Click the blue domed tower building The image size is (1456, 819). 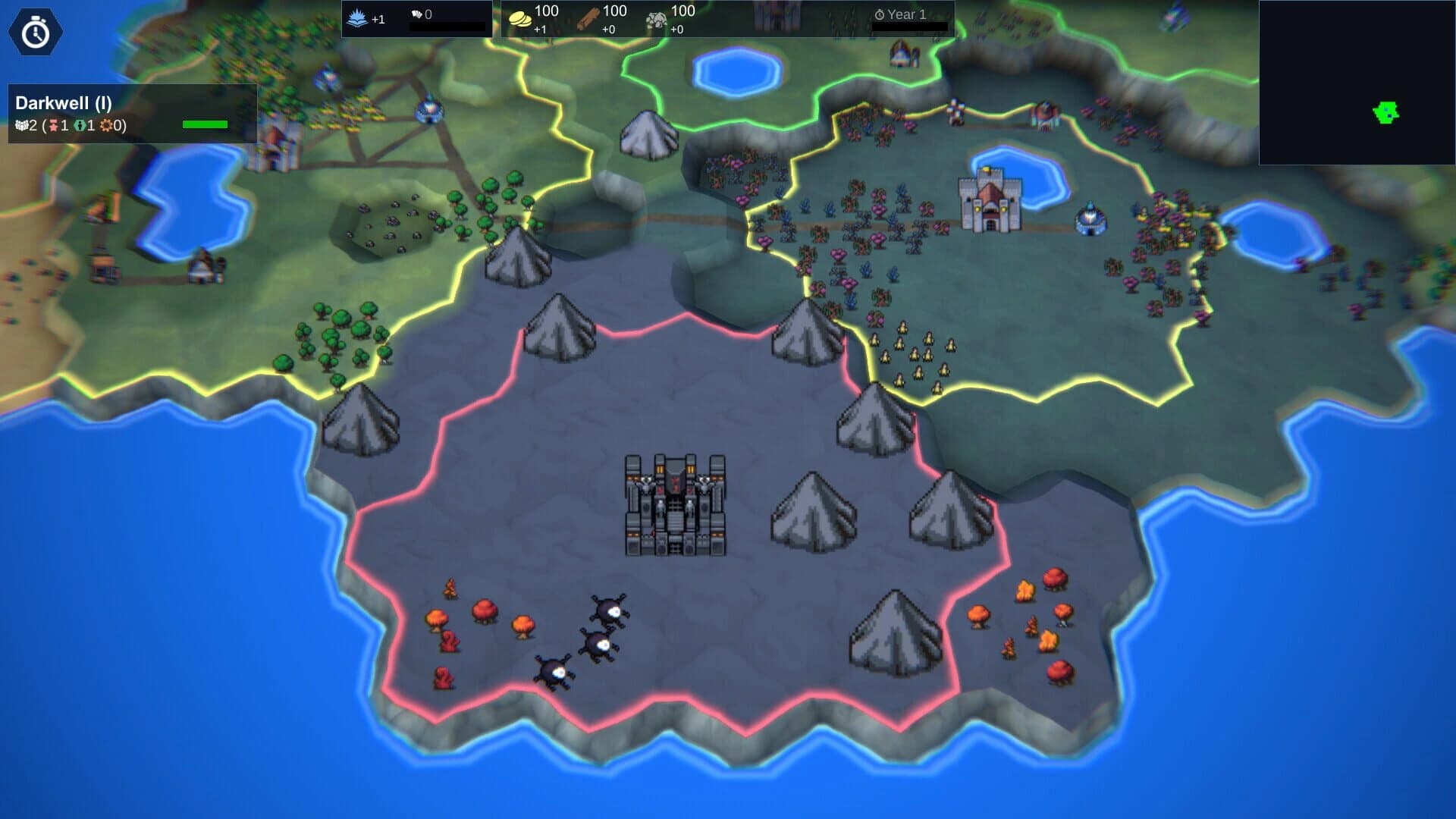tap(1089, 215)
